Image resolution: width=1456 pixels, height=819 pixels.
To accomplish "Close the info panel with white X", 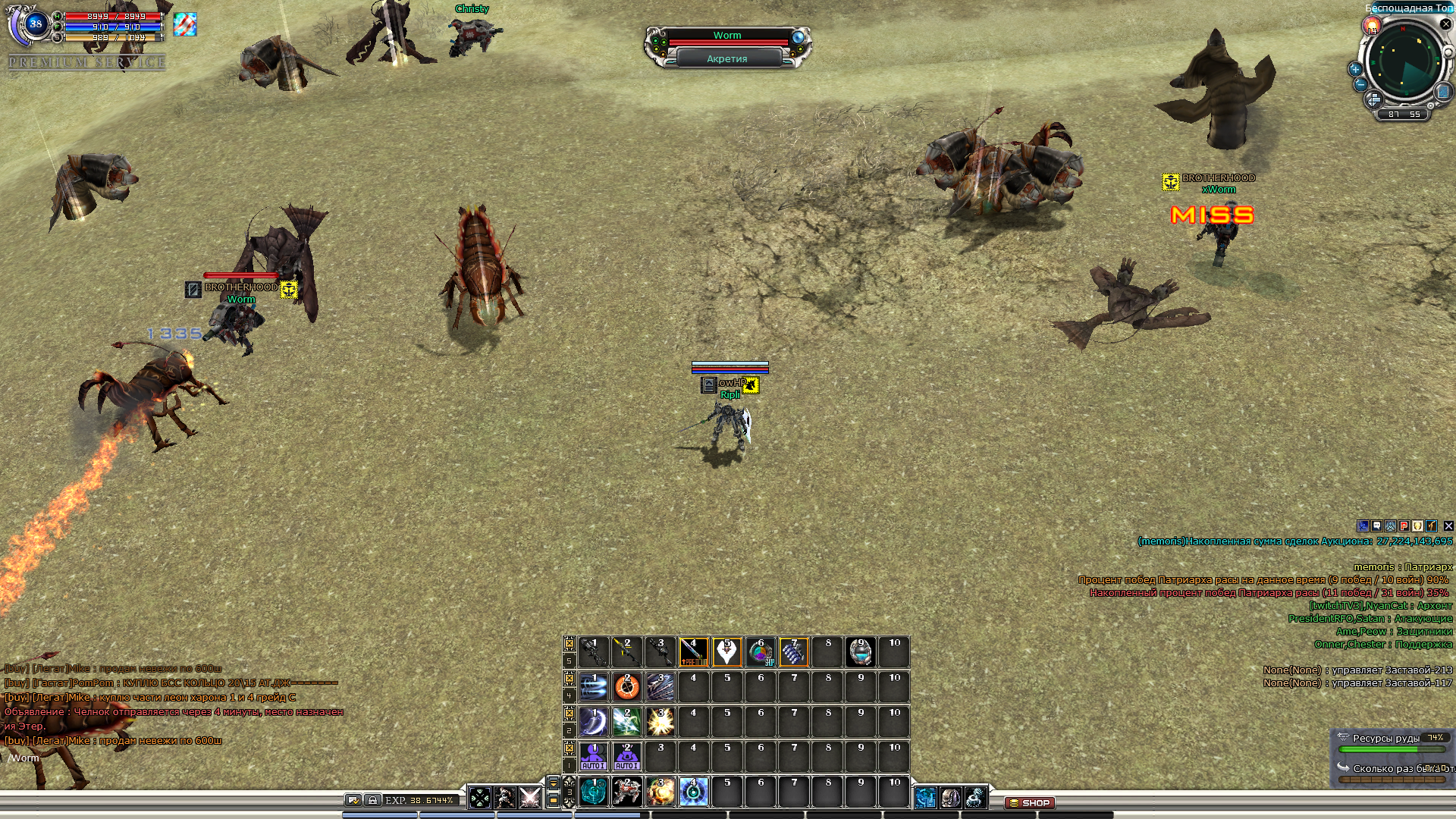I will [x=1448, y=526].
